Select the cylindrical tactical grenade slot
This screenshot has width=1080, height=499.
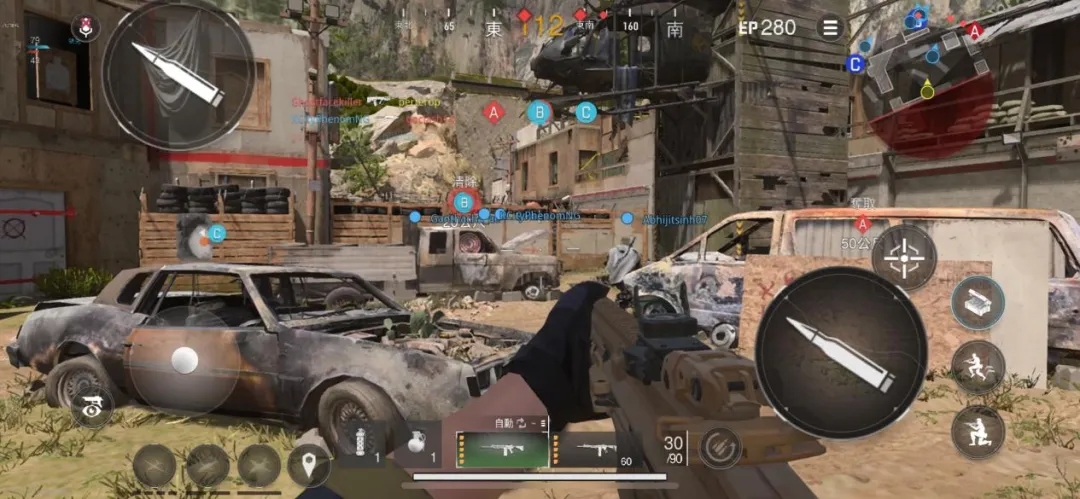pyautogui.click(x=363, y=445)
